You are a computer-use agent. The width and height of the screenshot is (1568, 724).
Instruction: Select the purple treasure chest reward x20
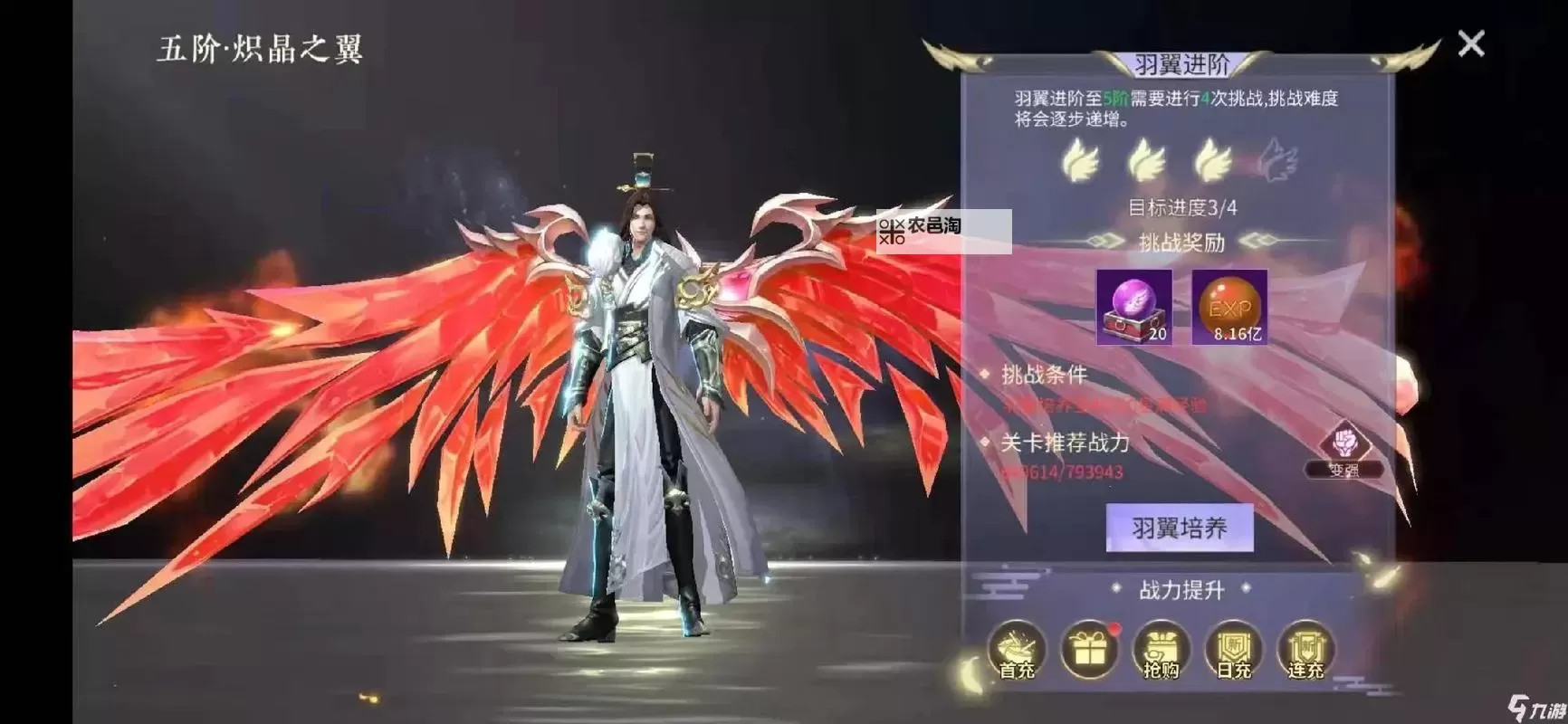pyautogui.click(x=1135, y=308)
